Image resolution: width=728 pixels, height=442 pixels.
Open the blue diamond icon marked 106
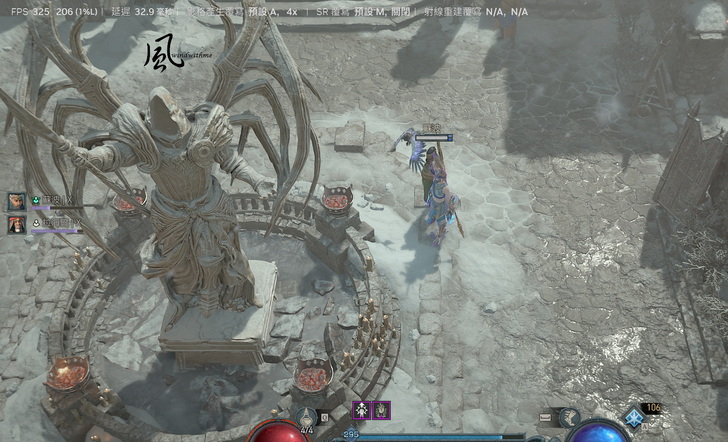pyautogui.click(x=632, y=417)
